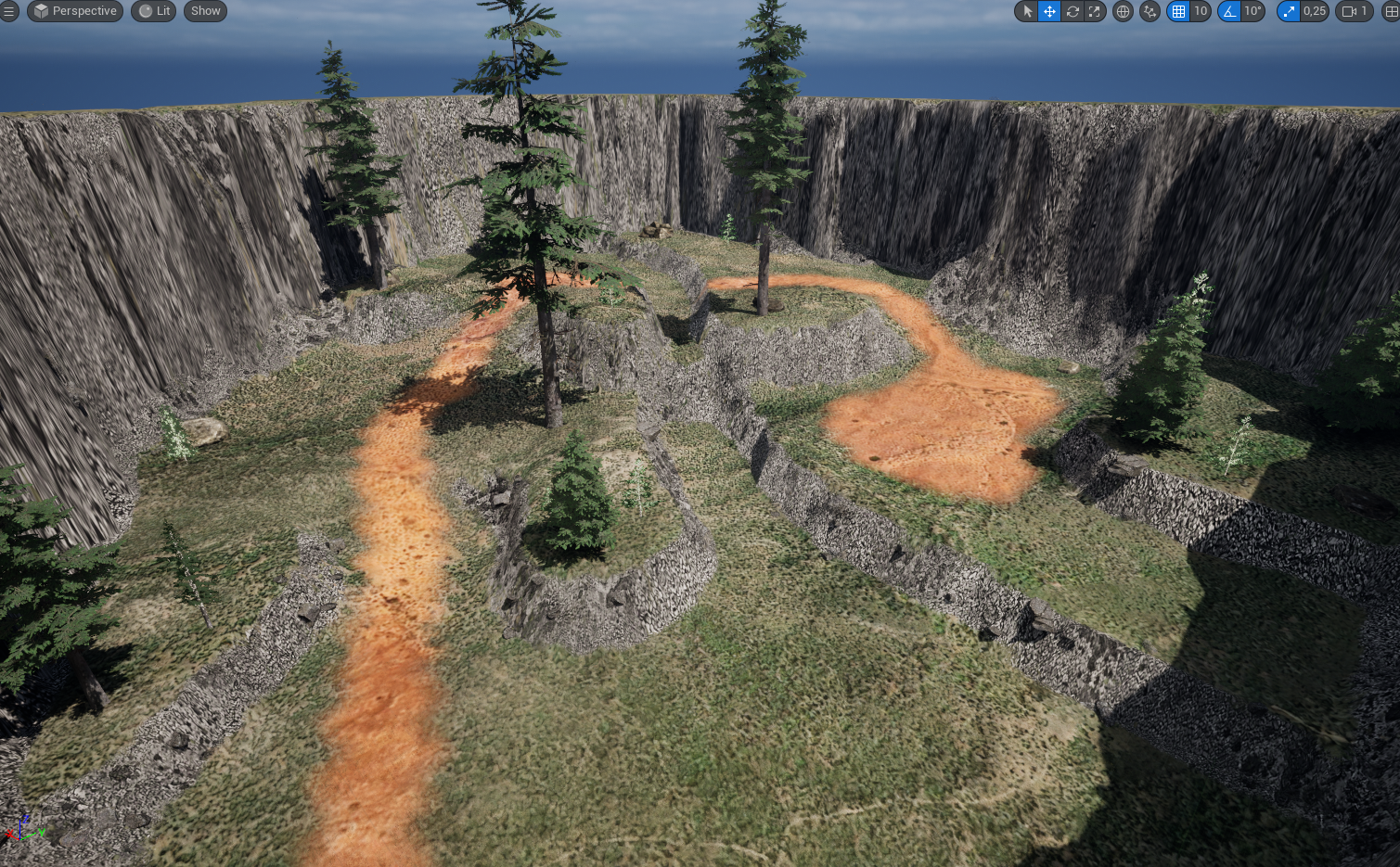The image size is (1400, 867).
Task: Click the viewport layout button
Action: [1391, 11]
